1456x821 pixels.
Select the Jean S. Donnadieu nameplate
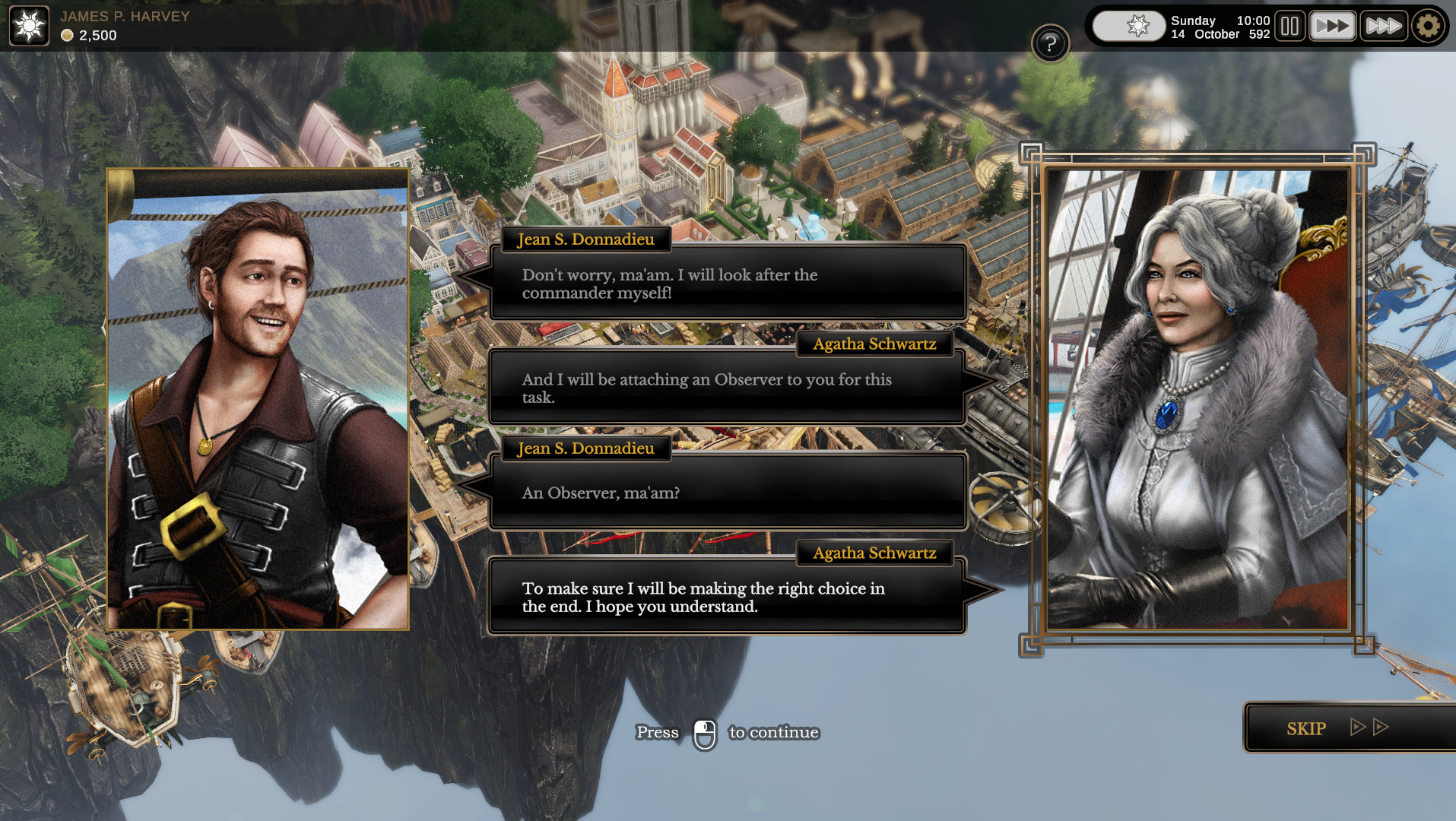[x=585, y=239]
